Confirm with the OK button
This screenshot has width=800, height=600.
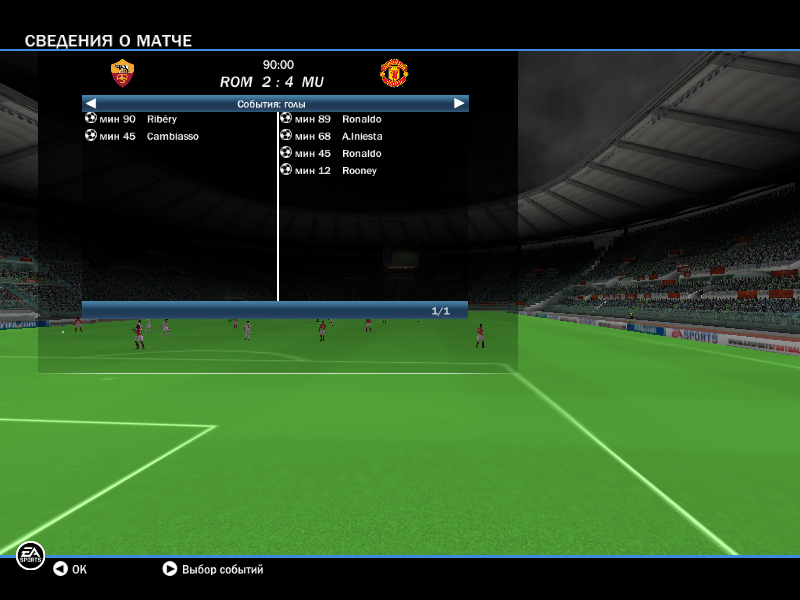coord(70,569)
